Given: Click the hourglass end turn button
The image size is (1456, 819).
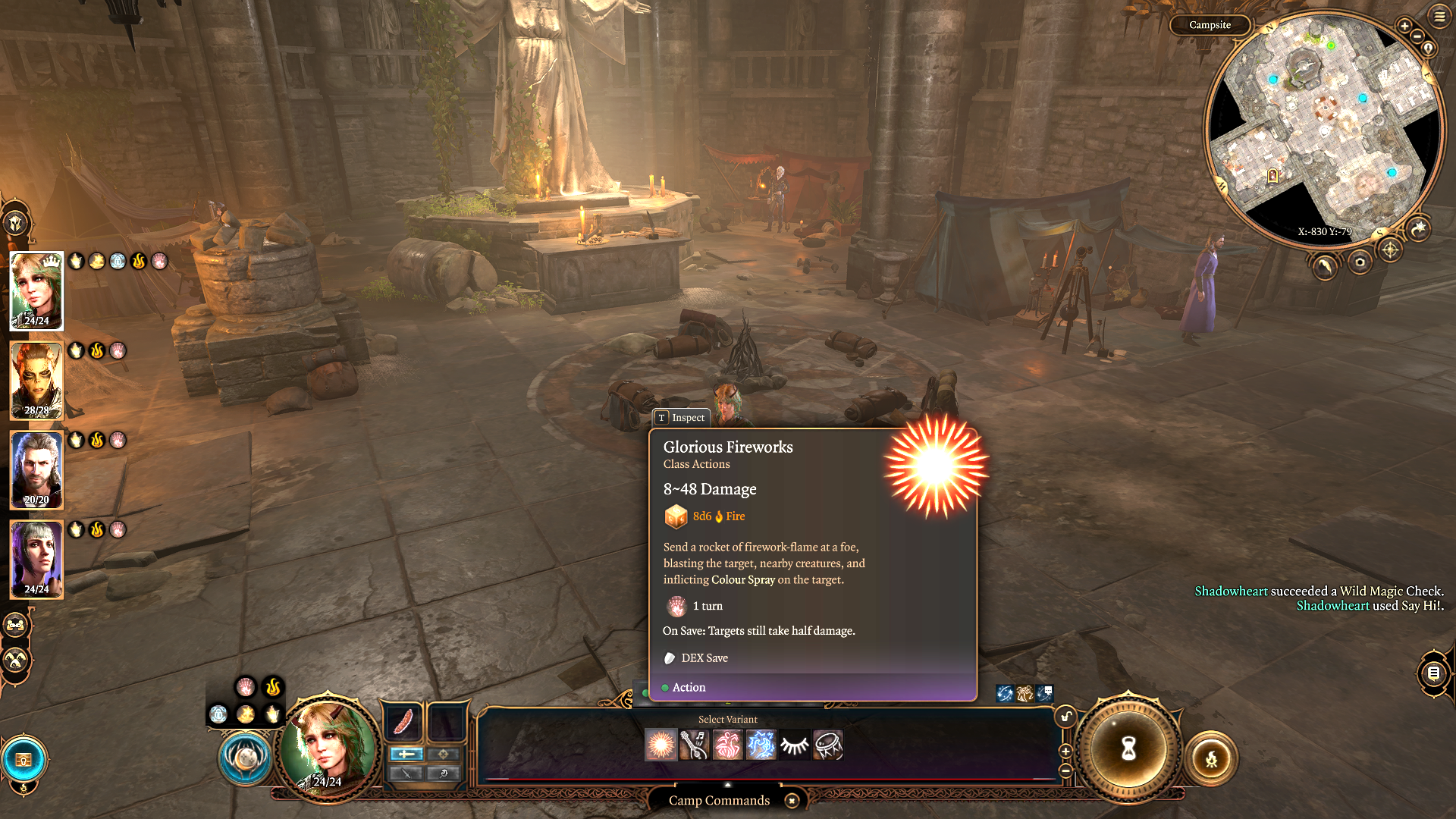Looking at the screenshot, I should pos(1128,749).
